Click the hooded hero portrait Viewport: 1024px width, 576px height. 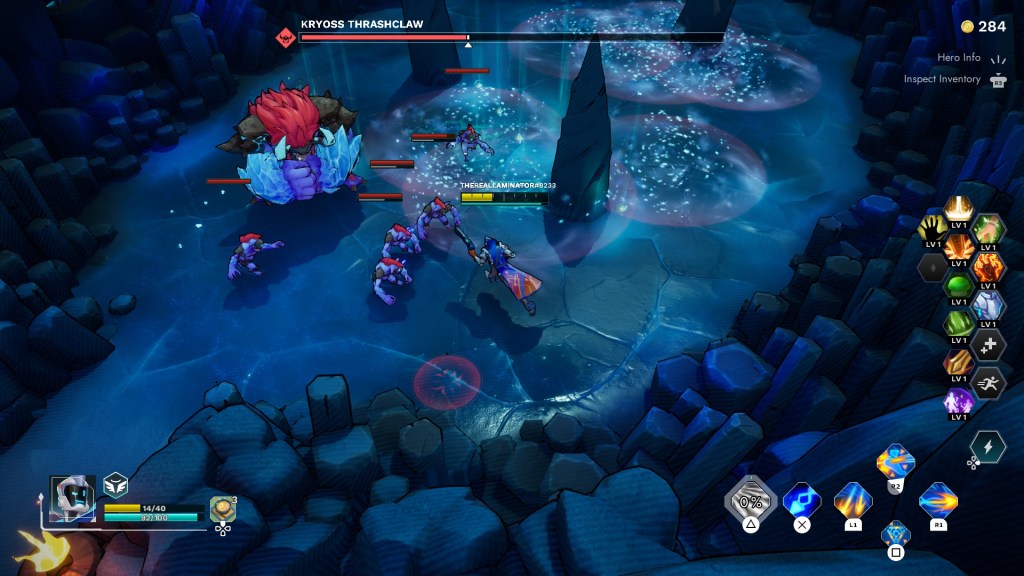(73, 499)
